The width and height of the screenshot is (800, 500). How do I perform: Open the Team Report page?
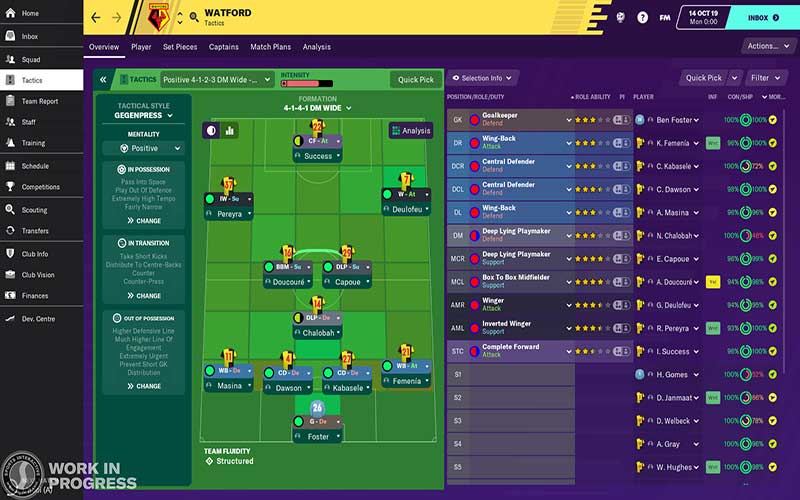[40, 101]
